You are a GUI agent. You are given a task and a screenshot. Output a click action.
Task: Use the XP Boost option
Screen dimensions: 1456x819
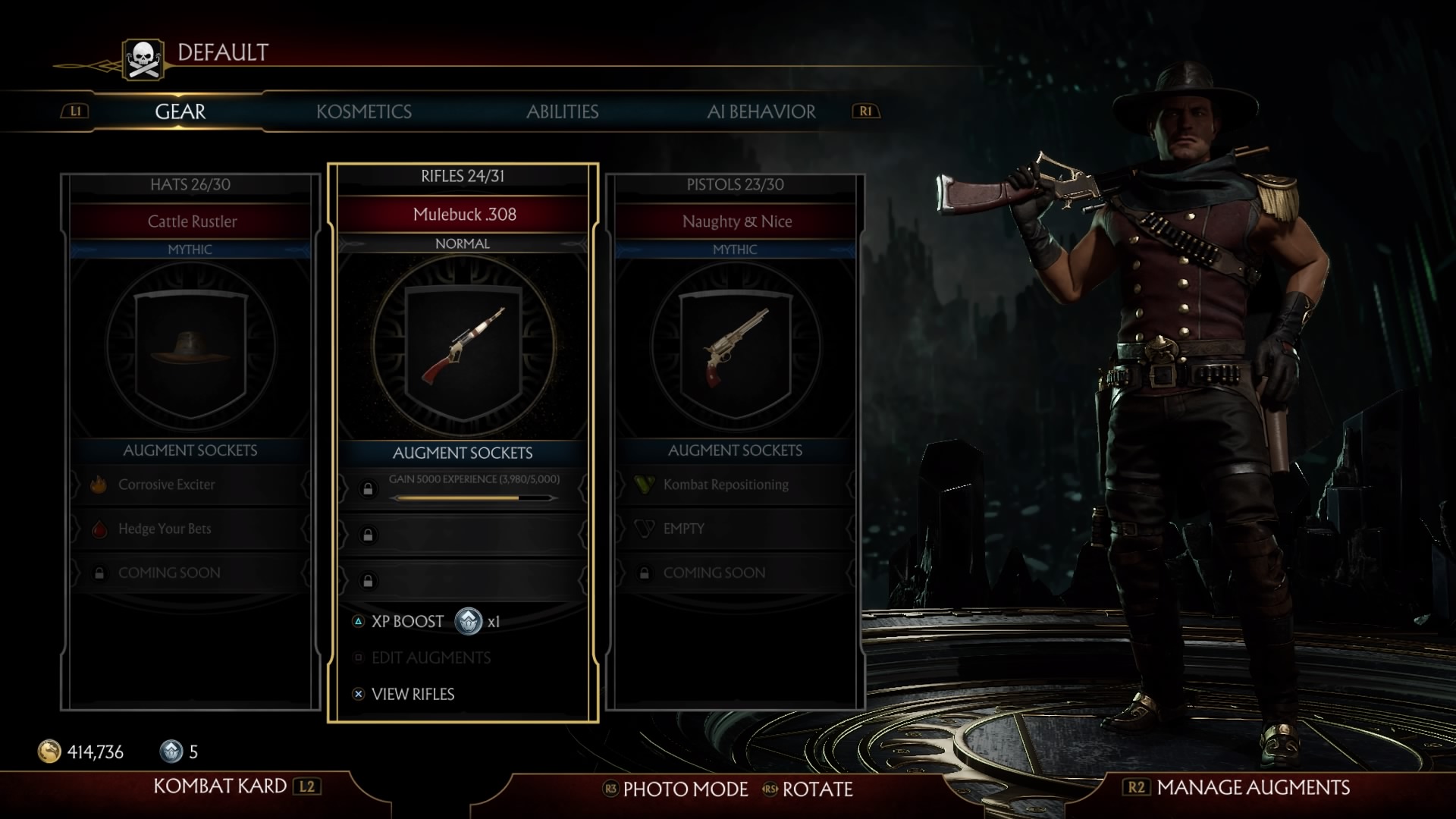pos(407,622)
